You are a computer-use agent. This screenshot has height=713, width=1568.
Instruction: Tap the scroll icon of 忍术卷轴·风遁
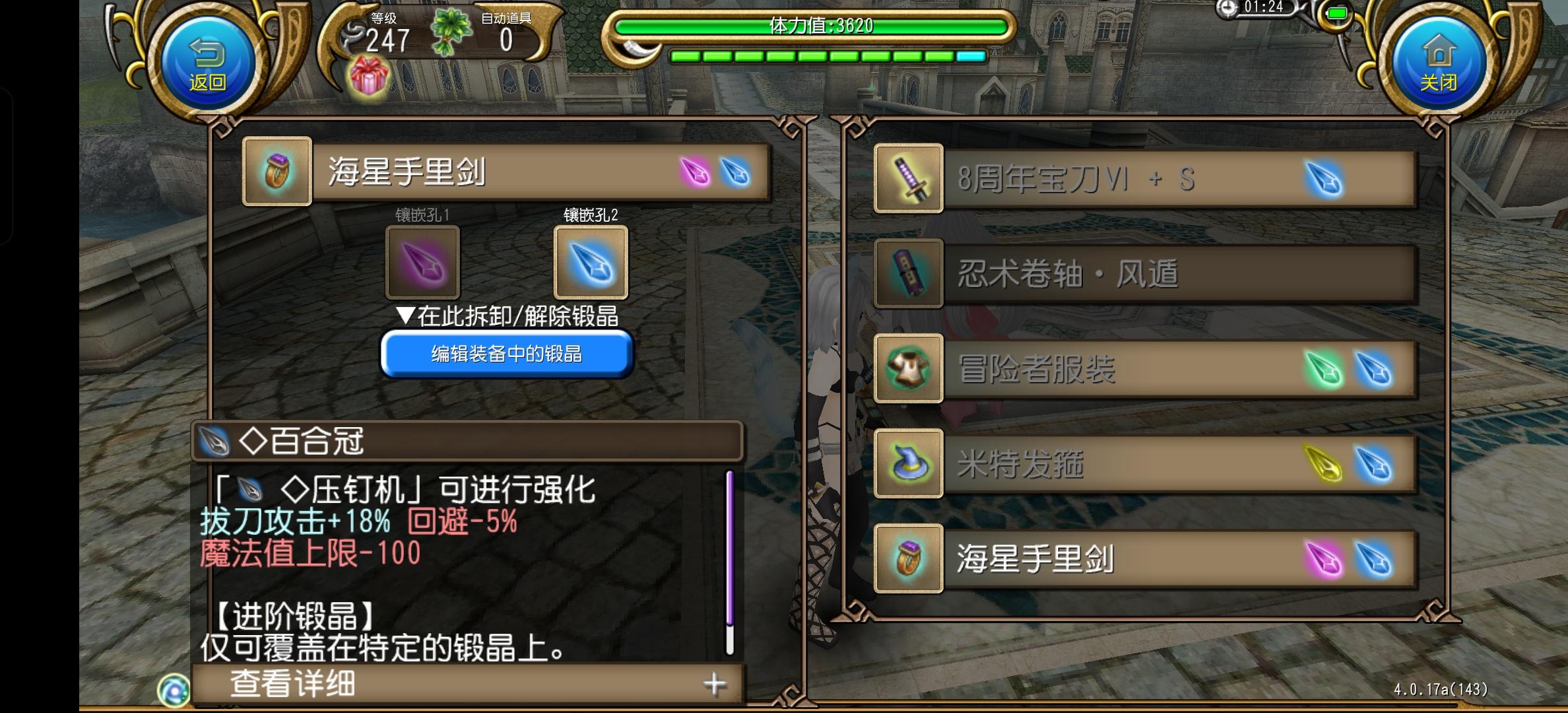[x=907, y=275]
